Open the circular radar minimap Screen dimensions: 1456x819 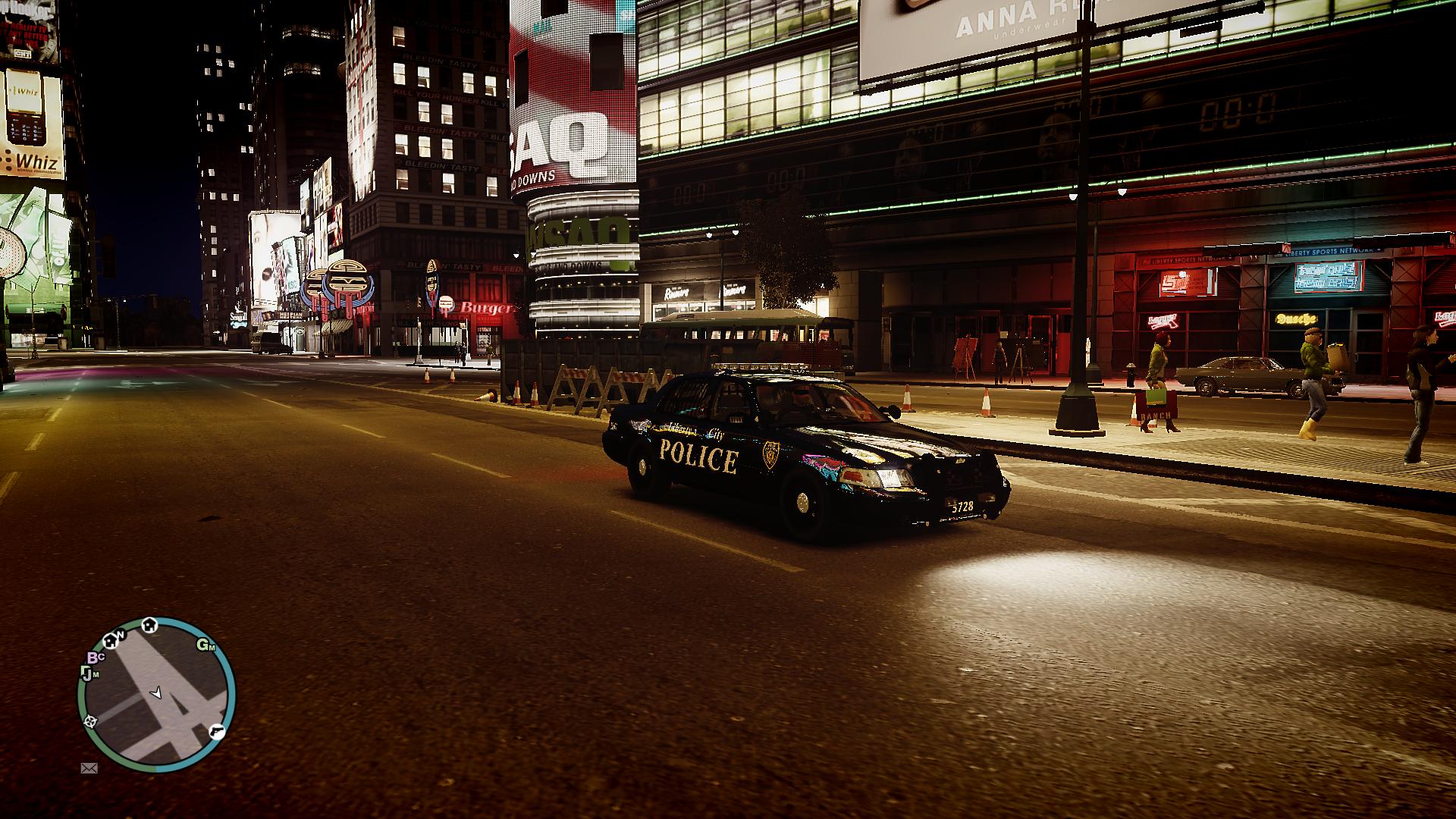click(x=156, y=694)
